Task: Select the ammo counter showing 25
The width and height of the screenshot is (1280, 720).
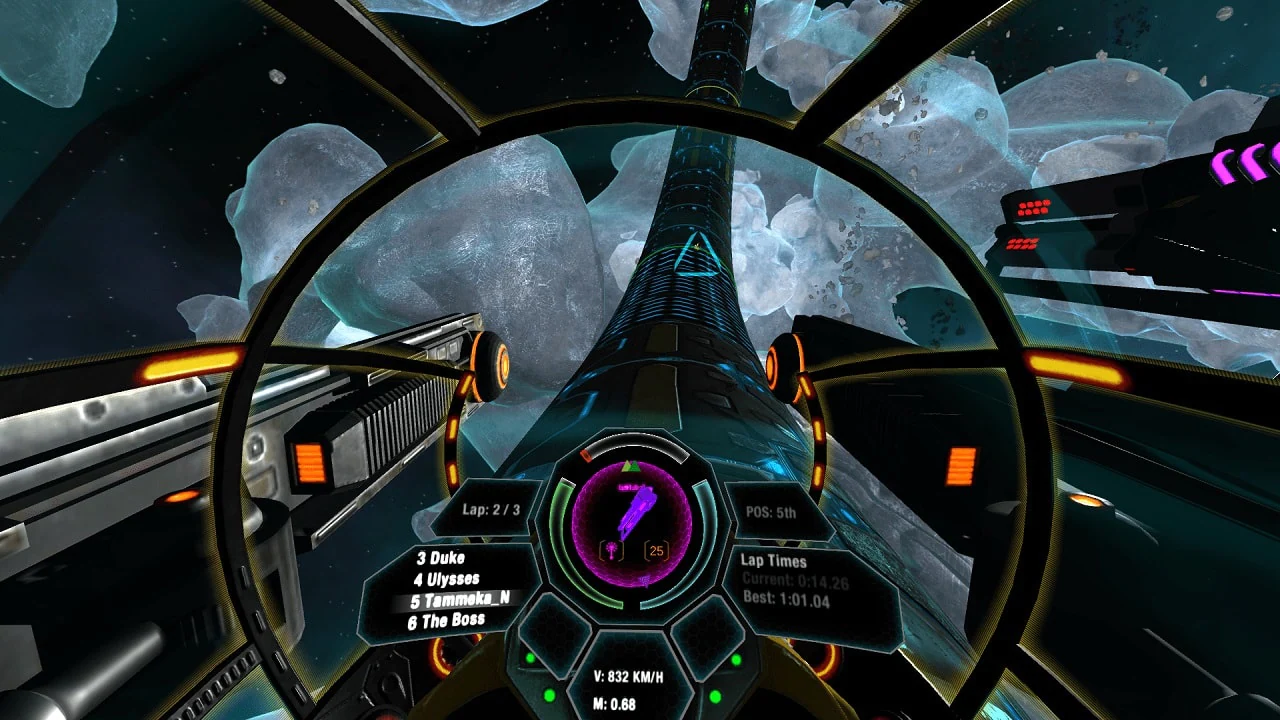Action: tap(656, 550)
